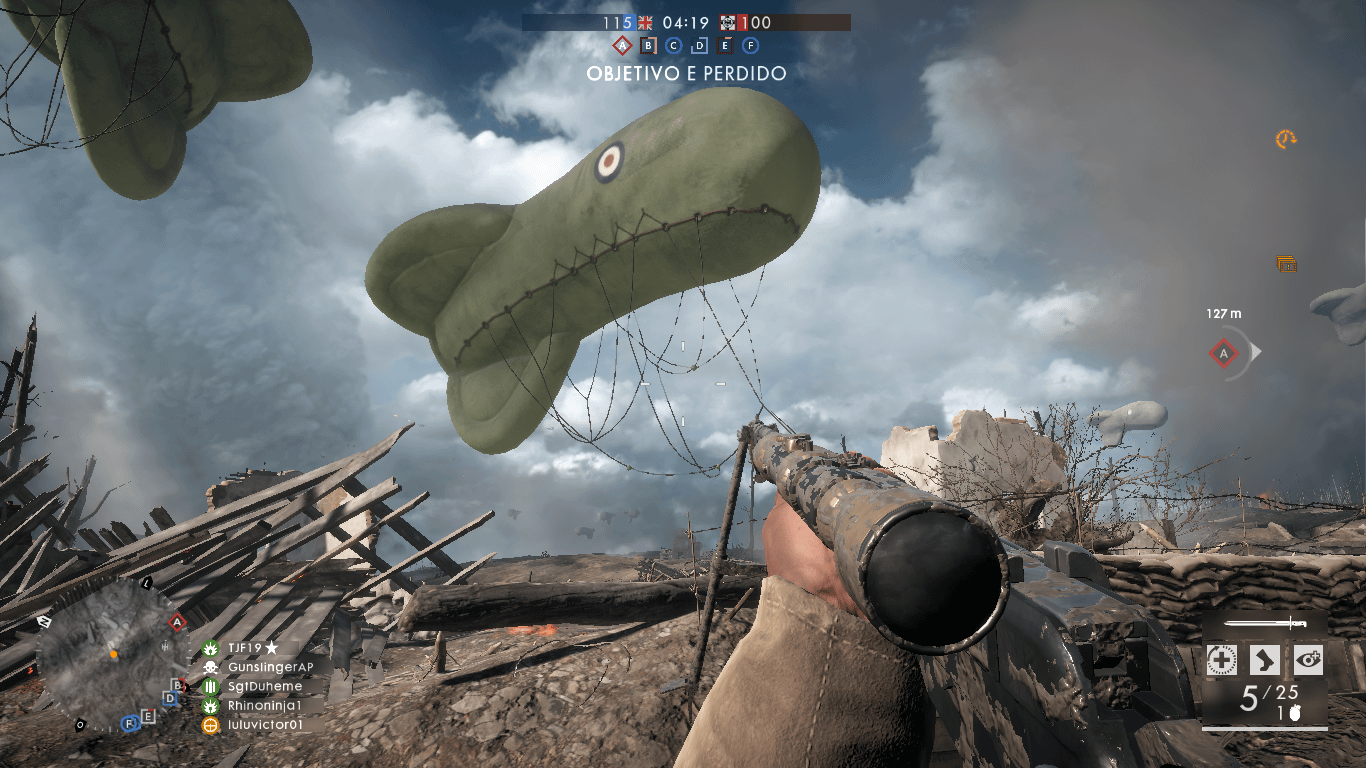This screenshot has height=768, width=1366.
Task: Toggle capture point A diamond marker
Action: point(621,45)
